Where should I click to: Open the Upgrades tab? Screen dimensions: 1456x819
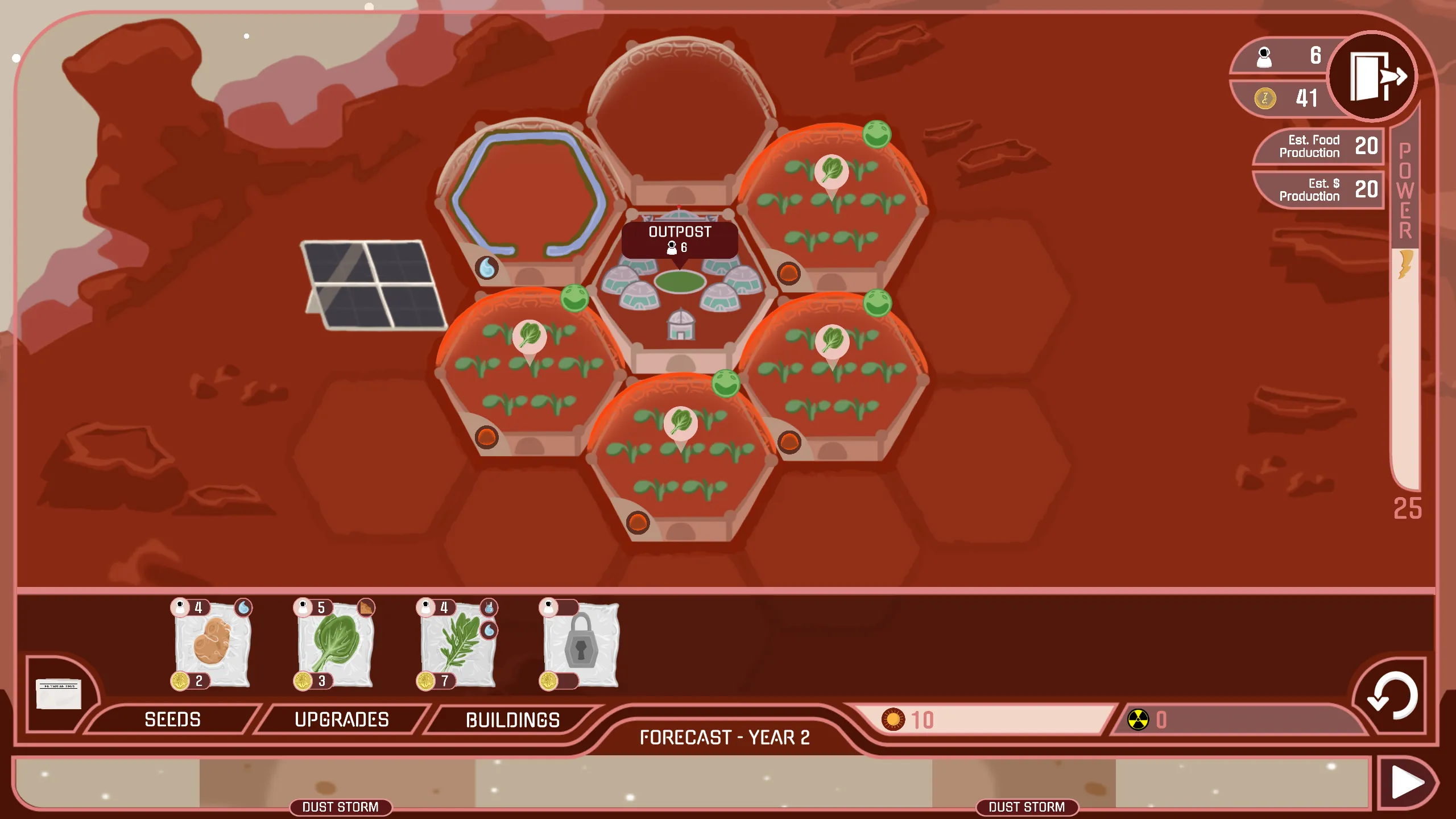(x=341, y=719)
